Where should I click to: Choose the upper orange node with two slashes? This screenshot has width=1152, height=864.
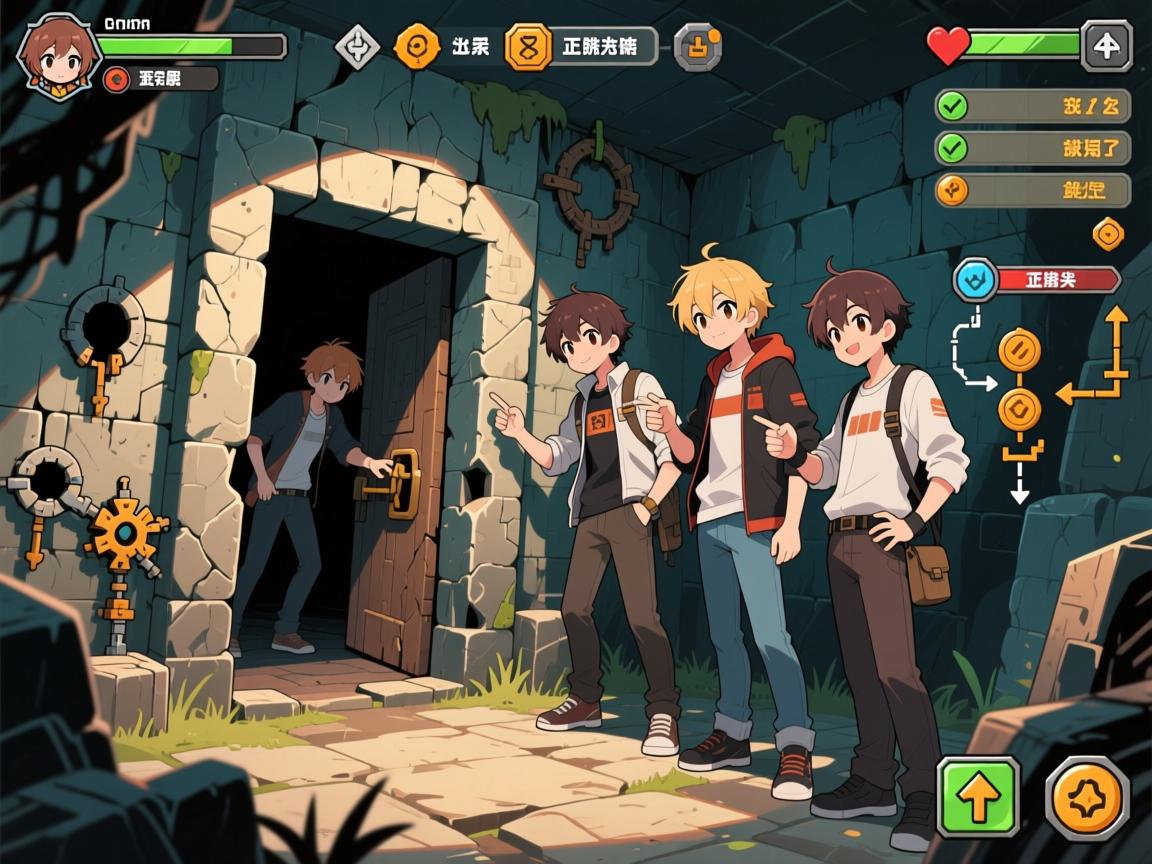point(1019,351)
